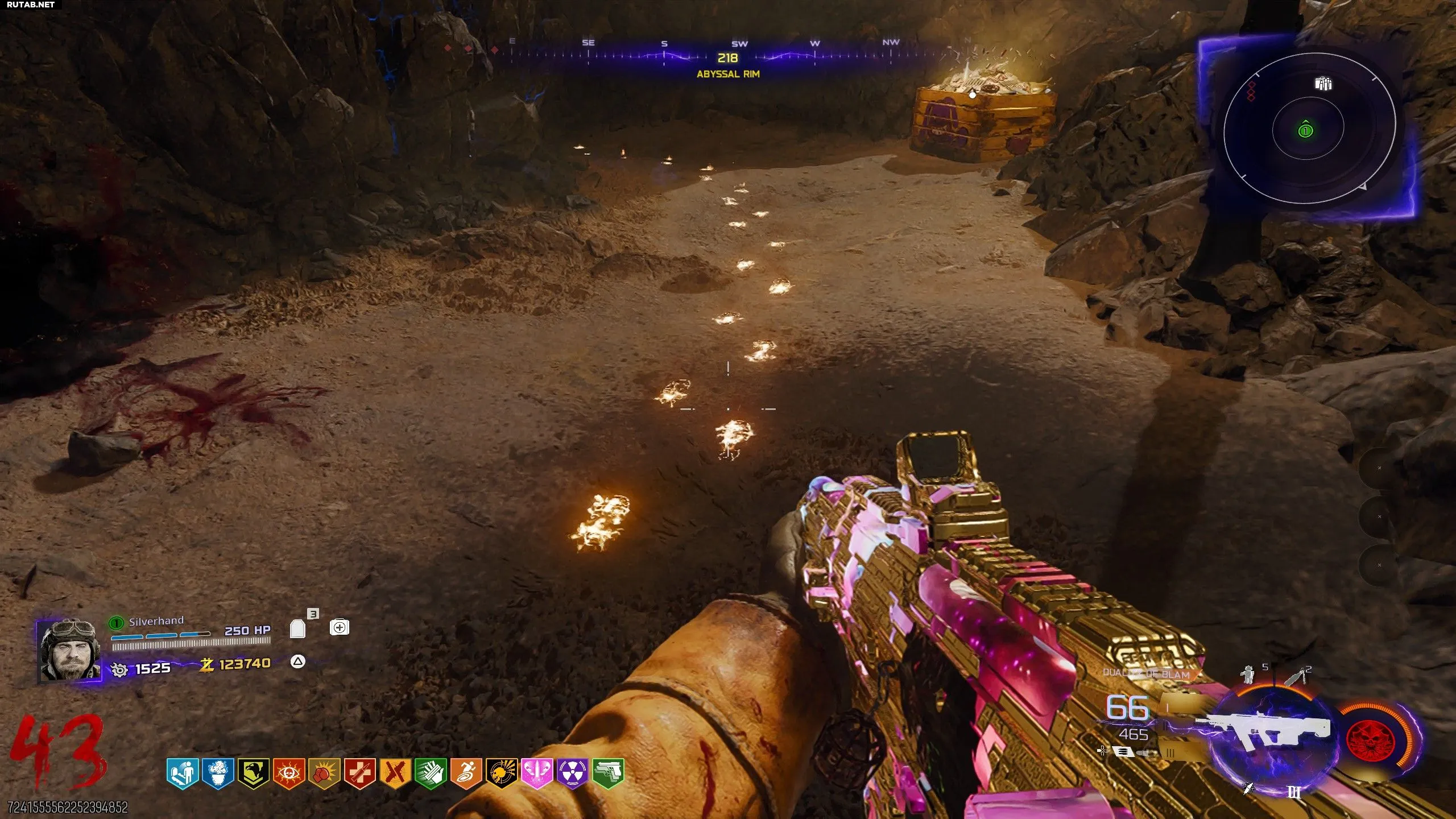Choose the ice cream sundae perk icon
This screenshot has width=1456, height=819.
tap(218, 773)
